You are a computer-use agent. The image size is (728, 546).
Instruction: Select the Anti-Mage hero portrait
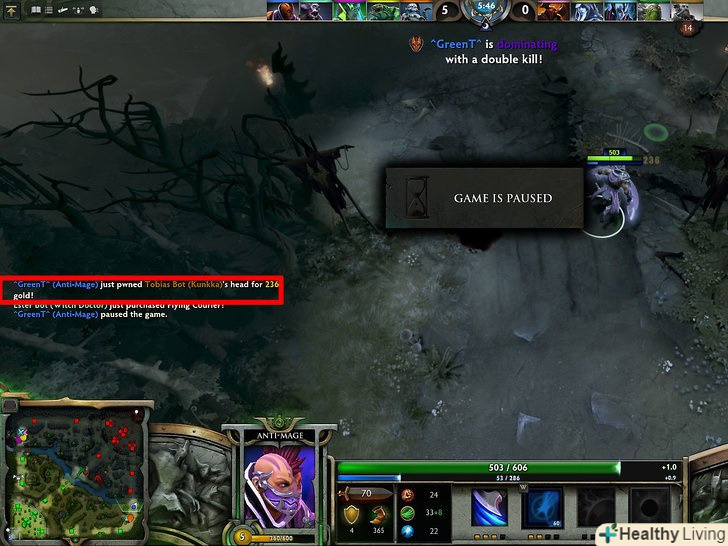(x=279, y=482)
